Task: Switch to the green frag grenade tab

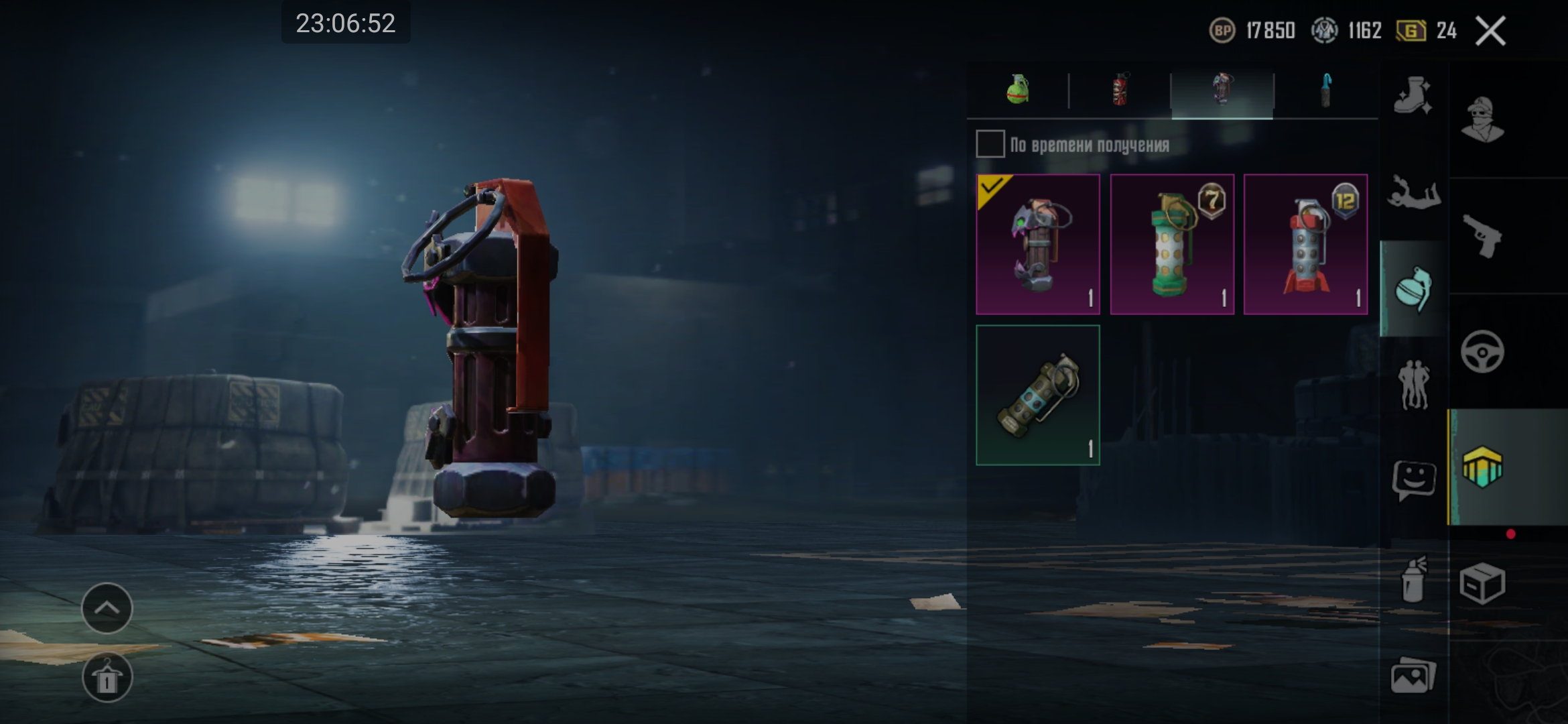Action: [x=1018, y=90]
